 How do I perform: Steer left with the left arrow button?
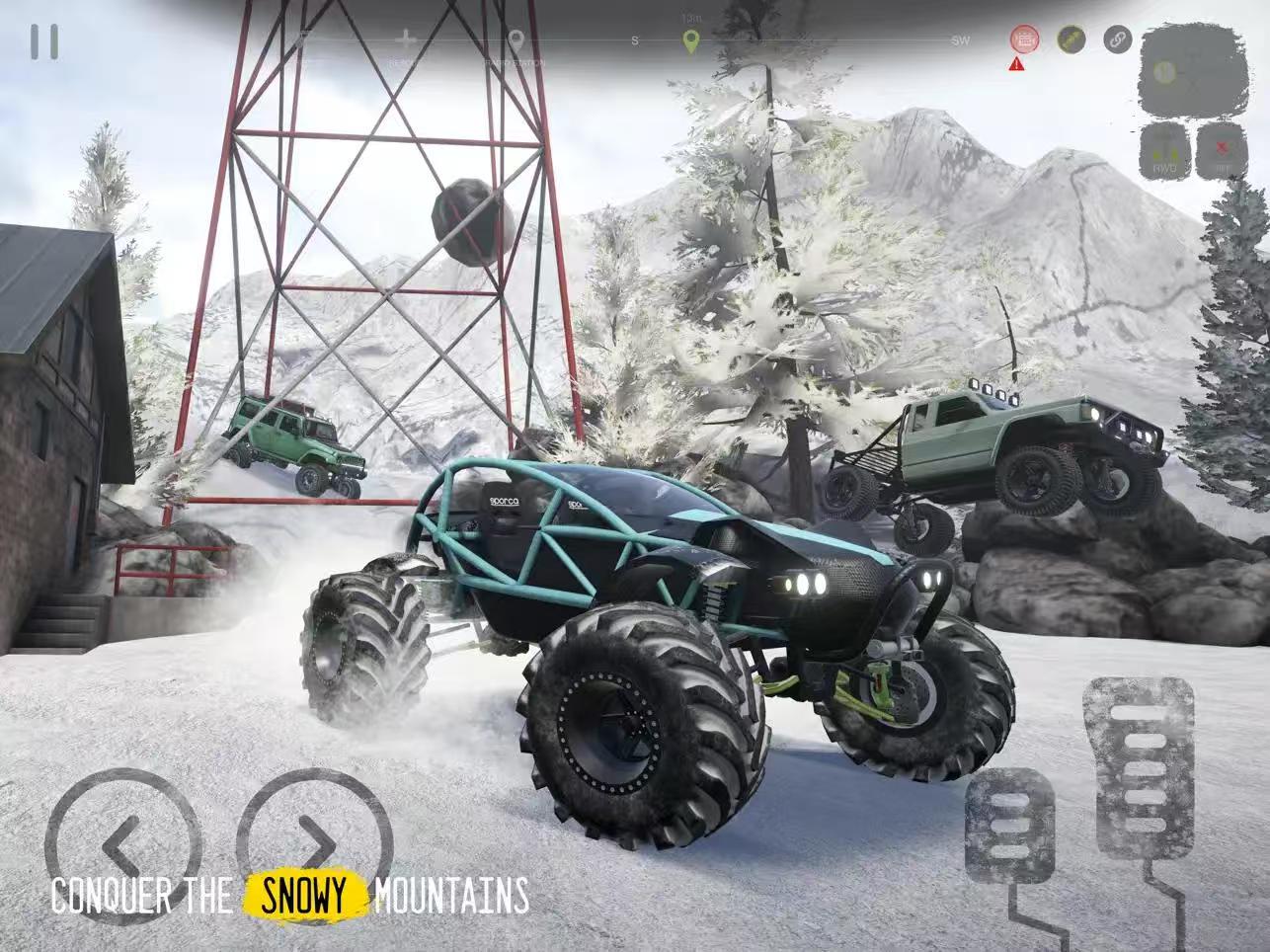pos(121,842)
